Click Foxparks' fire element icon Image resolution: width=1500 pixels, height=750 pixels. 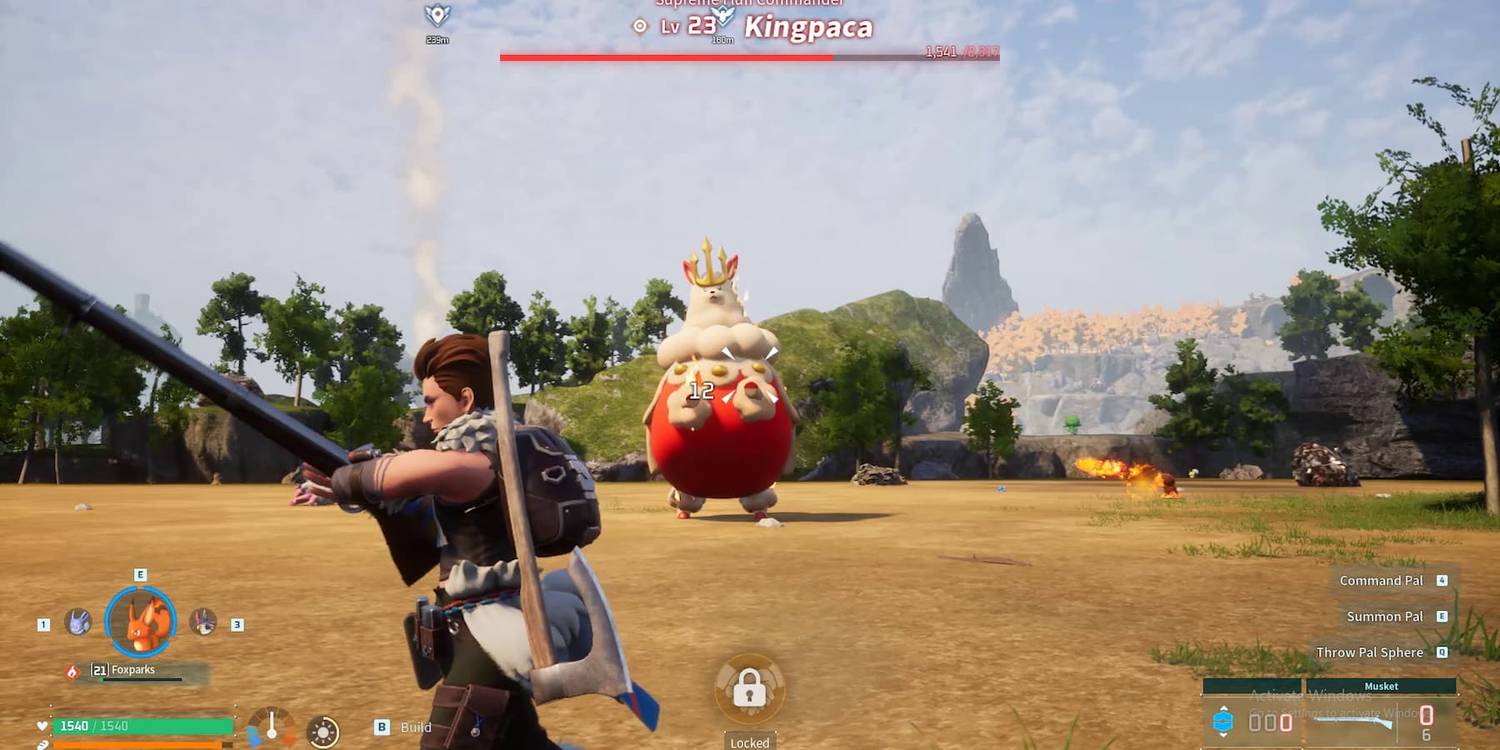tap(72, 669)
